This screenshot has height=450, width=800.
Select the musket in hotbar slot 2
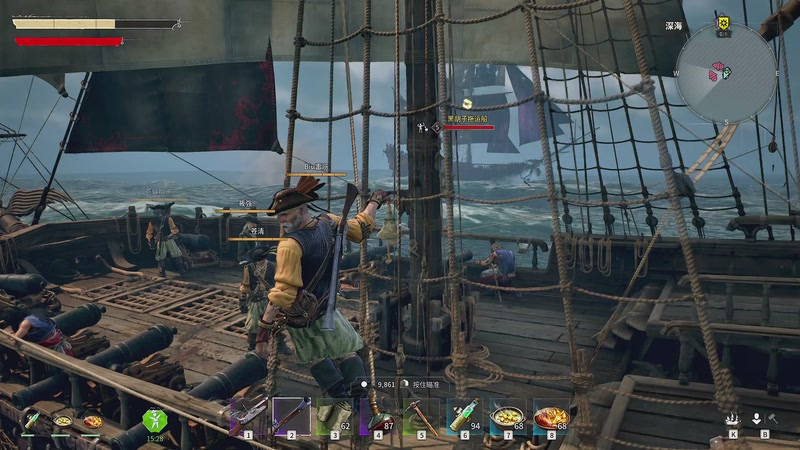[x=291, y=414]
